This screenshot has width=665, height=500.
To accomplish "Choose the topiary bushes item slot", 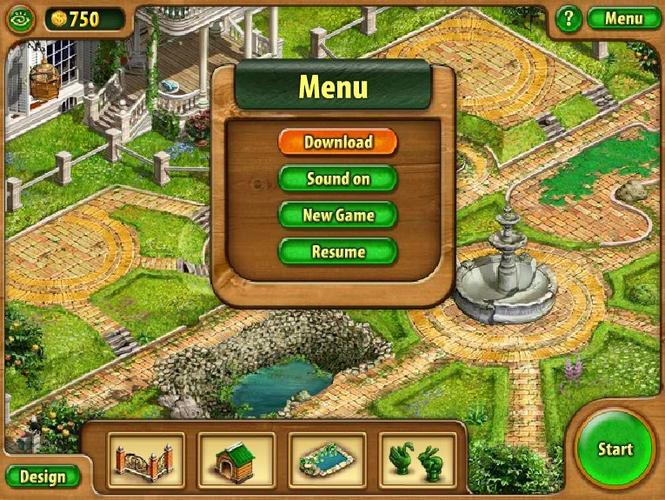I will point(416,460).
